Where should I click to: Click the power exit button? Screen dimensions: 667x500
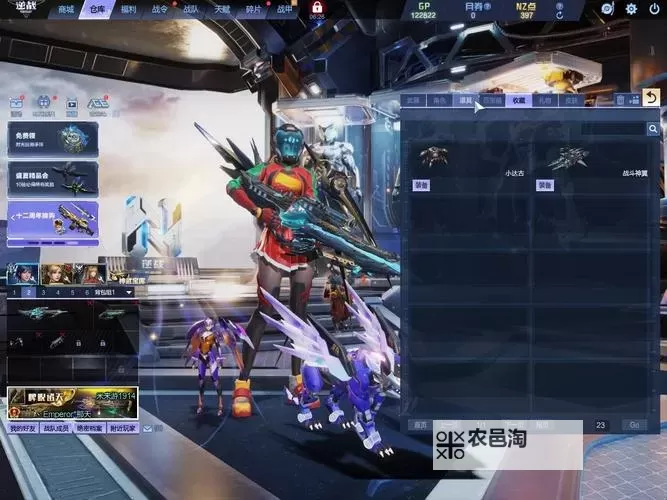[654, 9]
